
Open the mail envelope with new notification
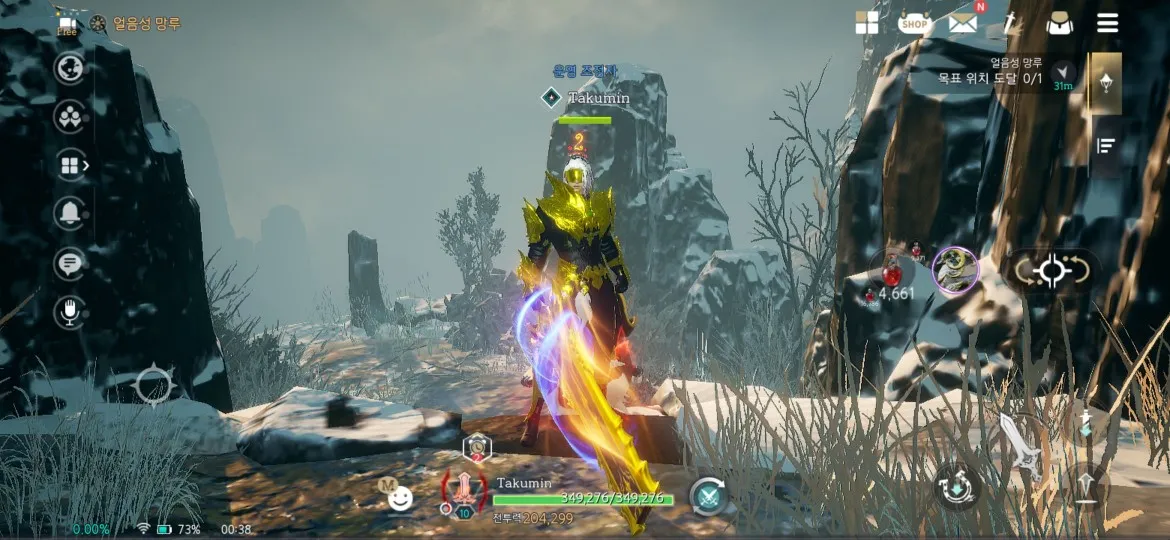pos(963,22)
